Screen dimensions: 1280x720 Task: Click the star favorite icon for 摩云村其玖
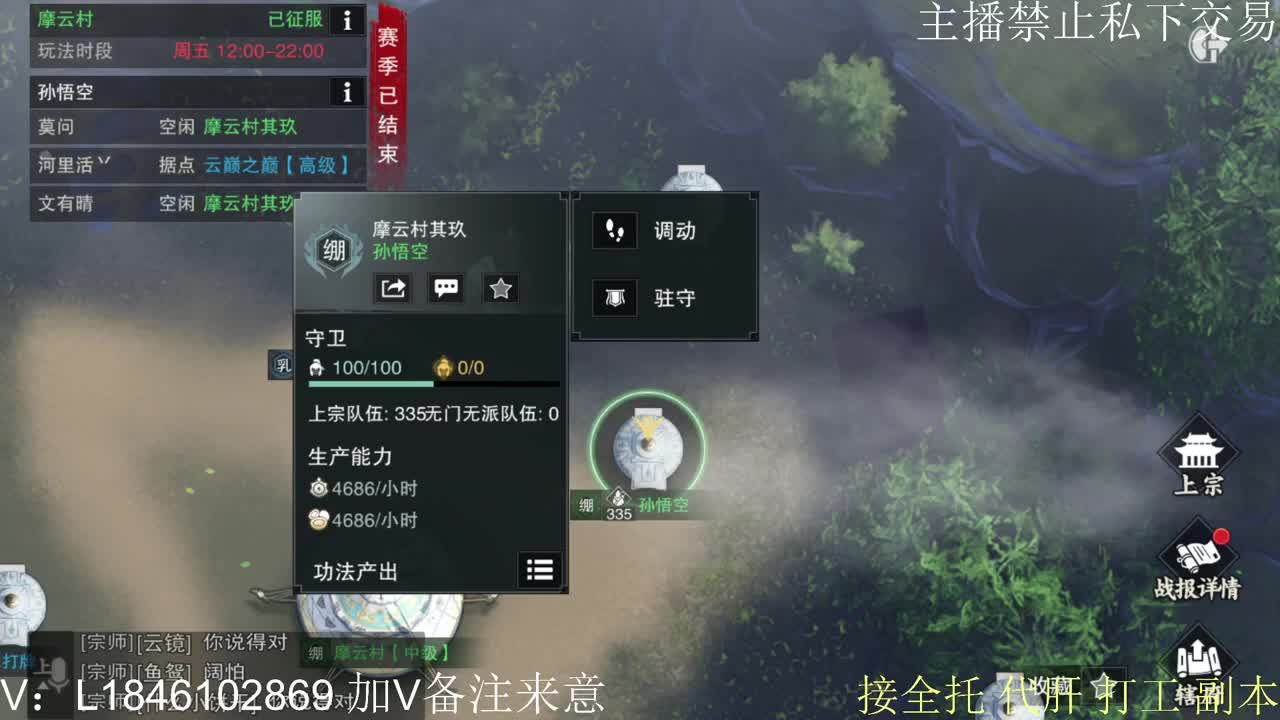pyautogui.click(x=500, y=288)
